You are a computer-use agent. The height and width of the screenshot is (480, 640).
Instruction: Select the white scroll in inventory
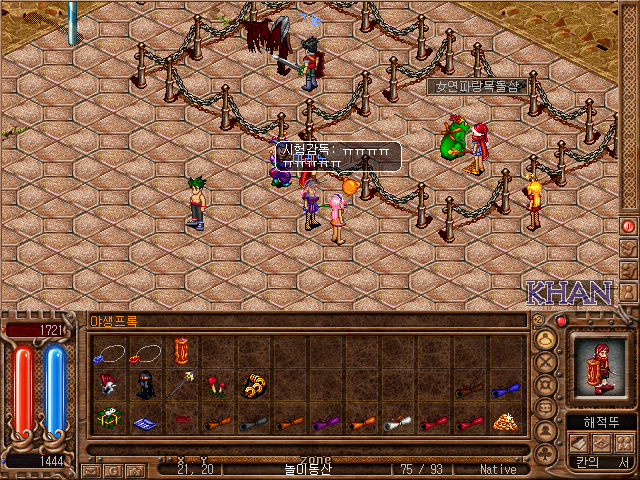398,422
